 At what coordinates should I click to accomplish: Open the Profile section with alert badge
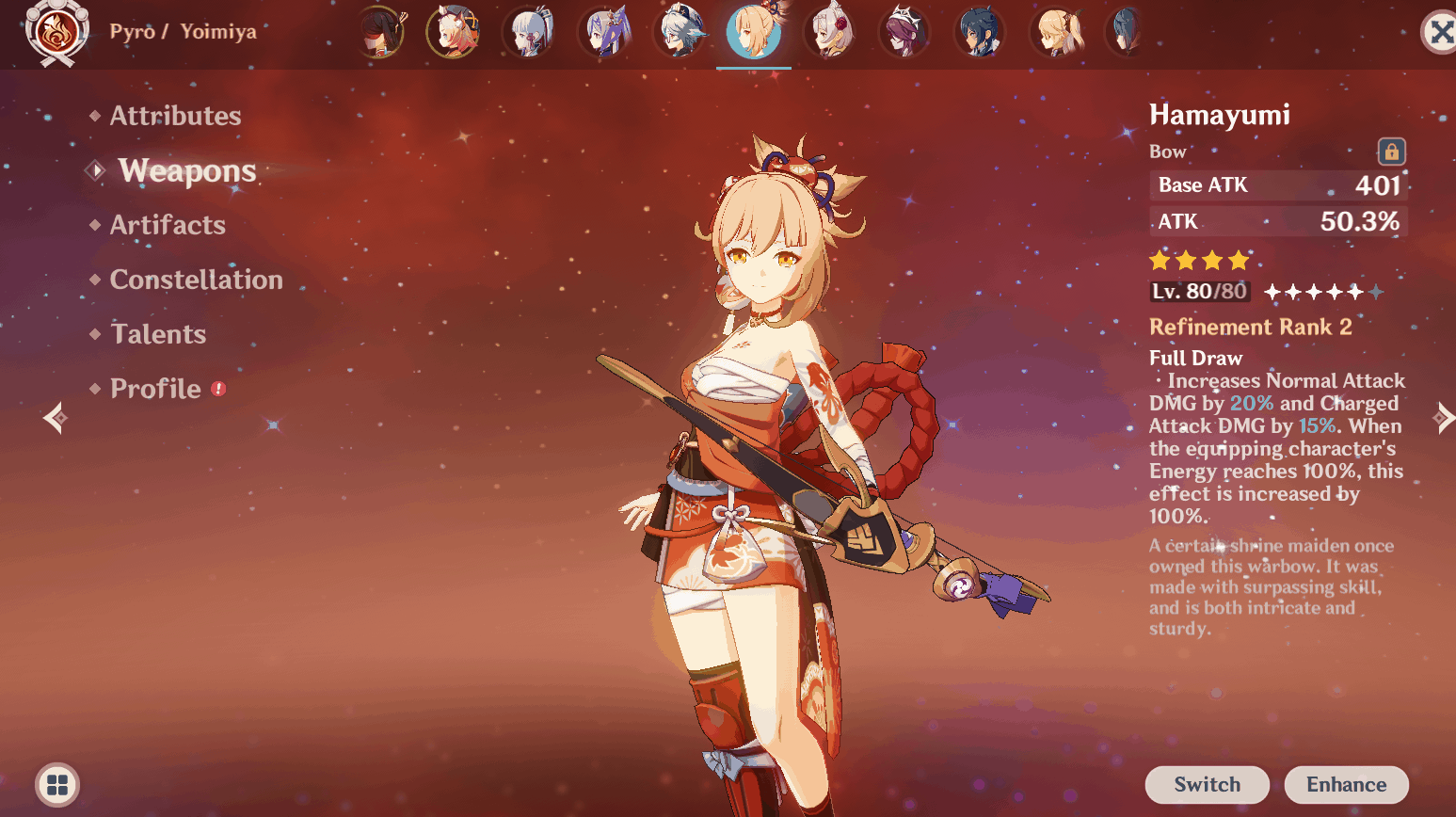156,388
